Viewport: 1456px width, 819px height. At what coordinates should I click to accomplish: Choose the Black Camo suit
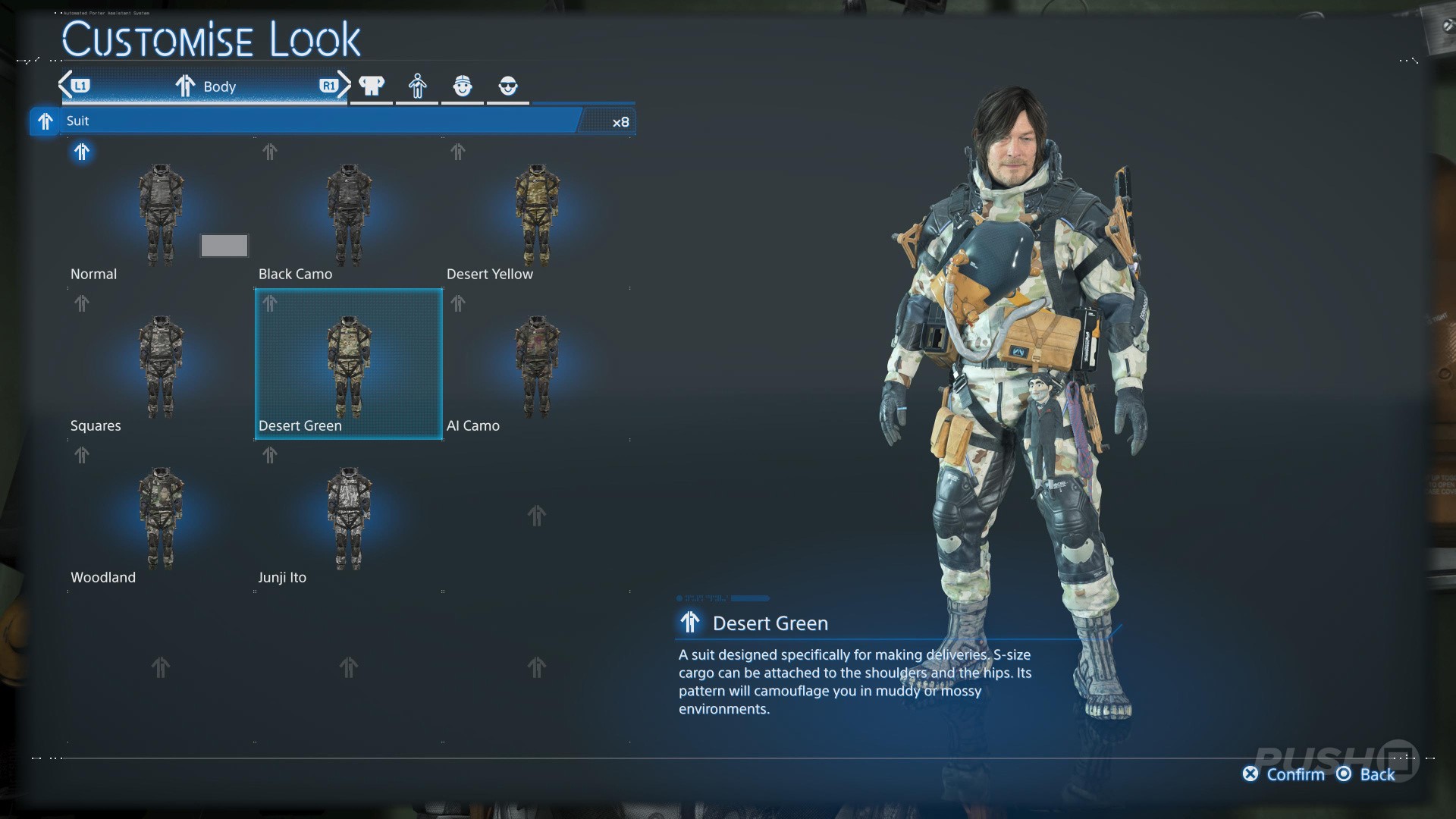click(x=348, y=214)
